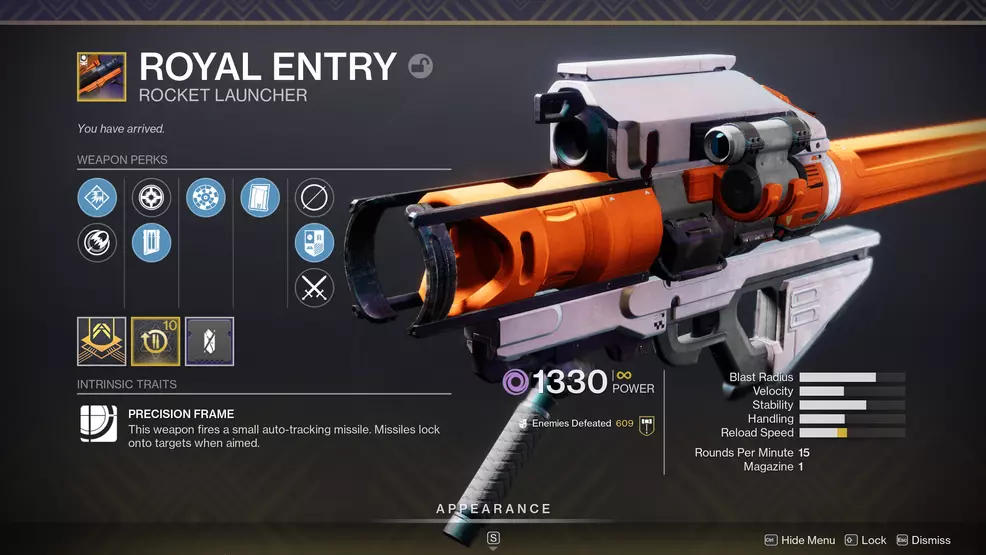This screenshot has width=986, height=555.
Task: Toggle the padlock icon beside Royal Entry
Action: click(421, 67)
